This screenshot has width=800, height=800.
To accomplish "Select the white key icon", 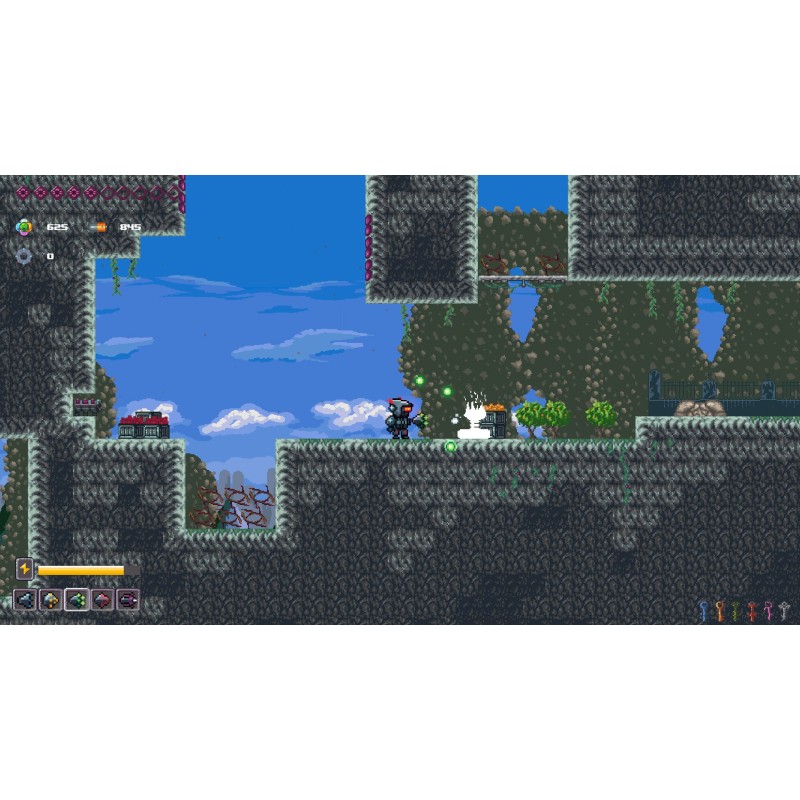I will click(x=784, y=610).
